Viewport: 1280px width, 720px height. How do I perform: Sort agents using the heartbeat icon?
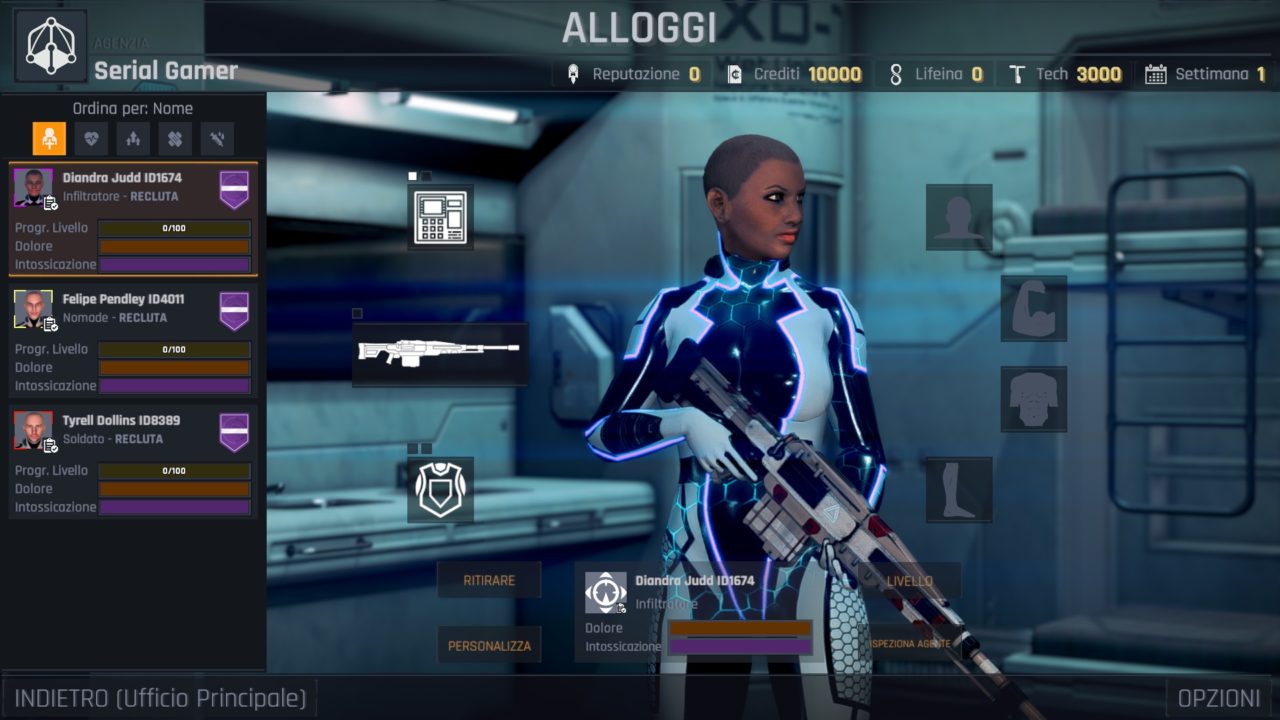click(x=91, y=139)
